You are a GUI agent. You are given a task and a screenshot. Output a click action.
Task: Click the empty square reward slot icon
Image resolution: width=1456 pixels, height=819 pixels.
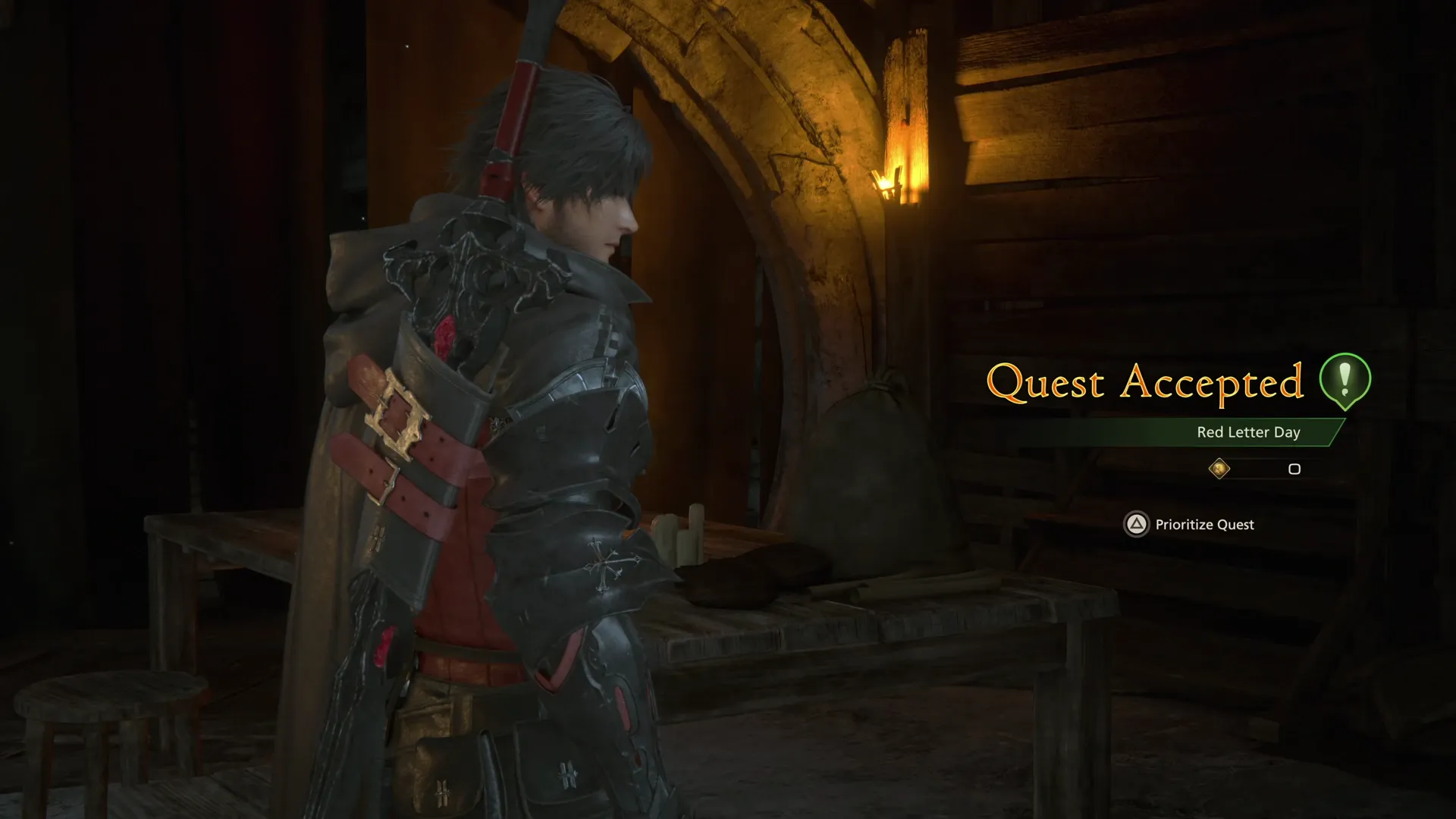coord(1294,469)
